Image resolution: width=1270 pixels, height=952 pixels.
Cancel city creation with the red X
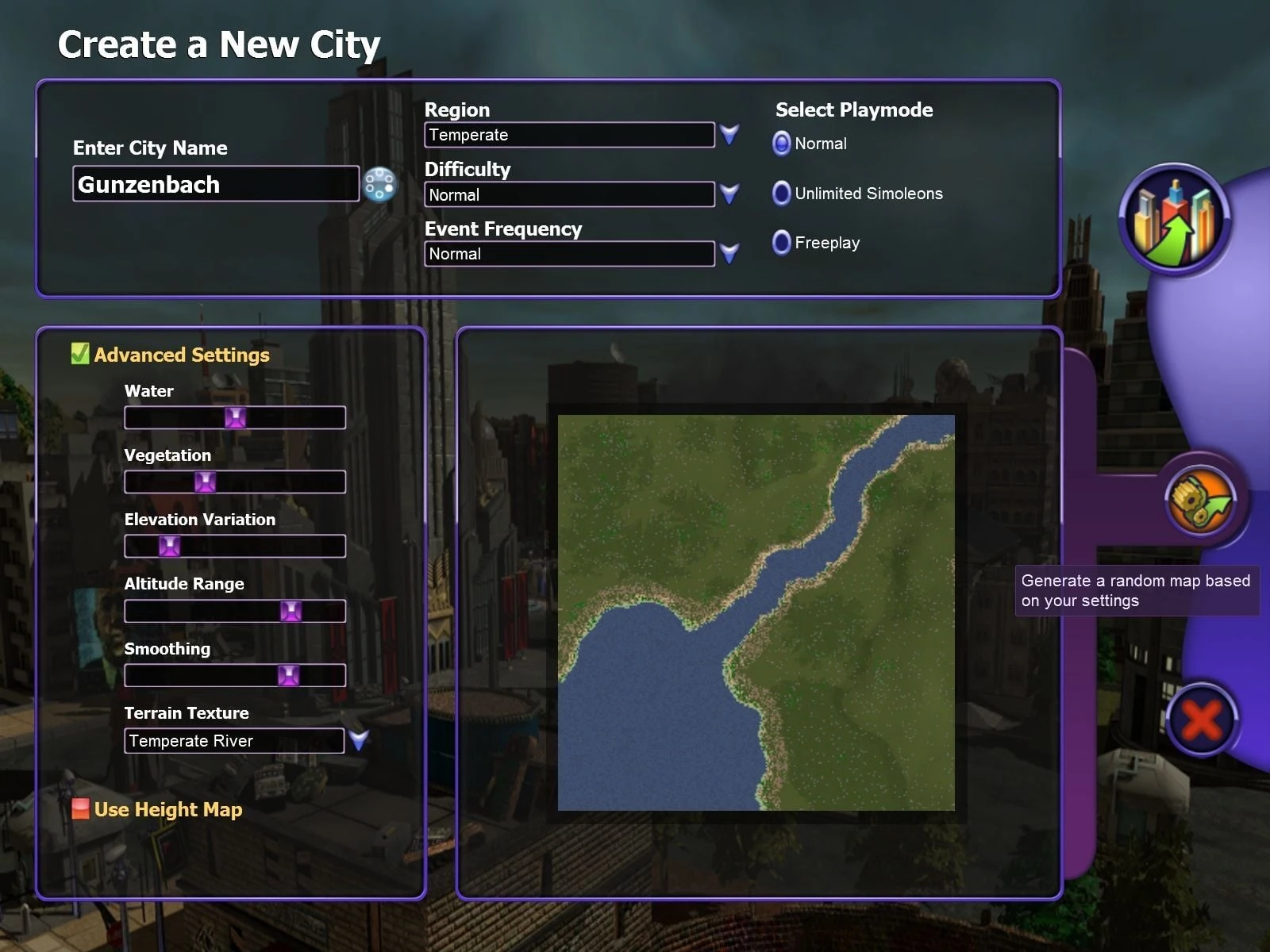pos(1202,720)
